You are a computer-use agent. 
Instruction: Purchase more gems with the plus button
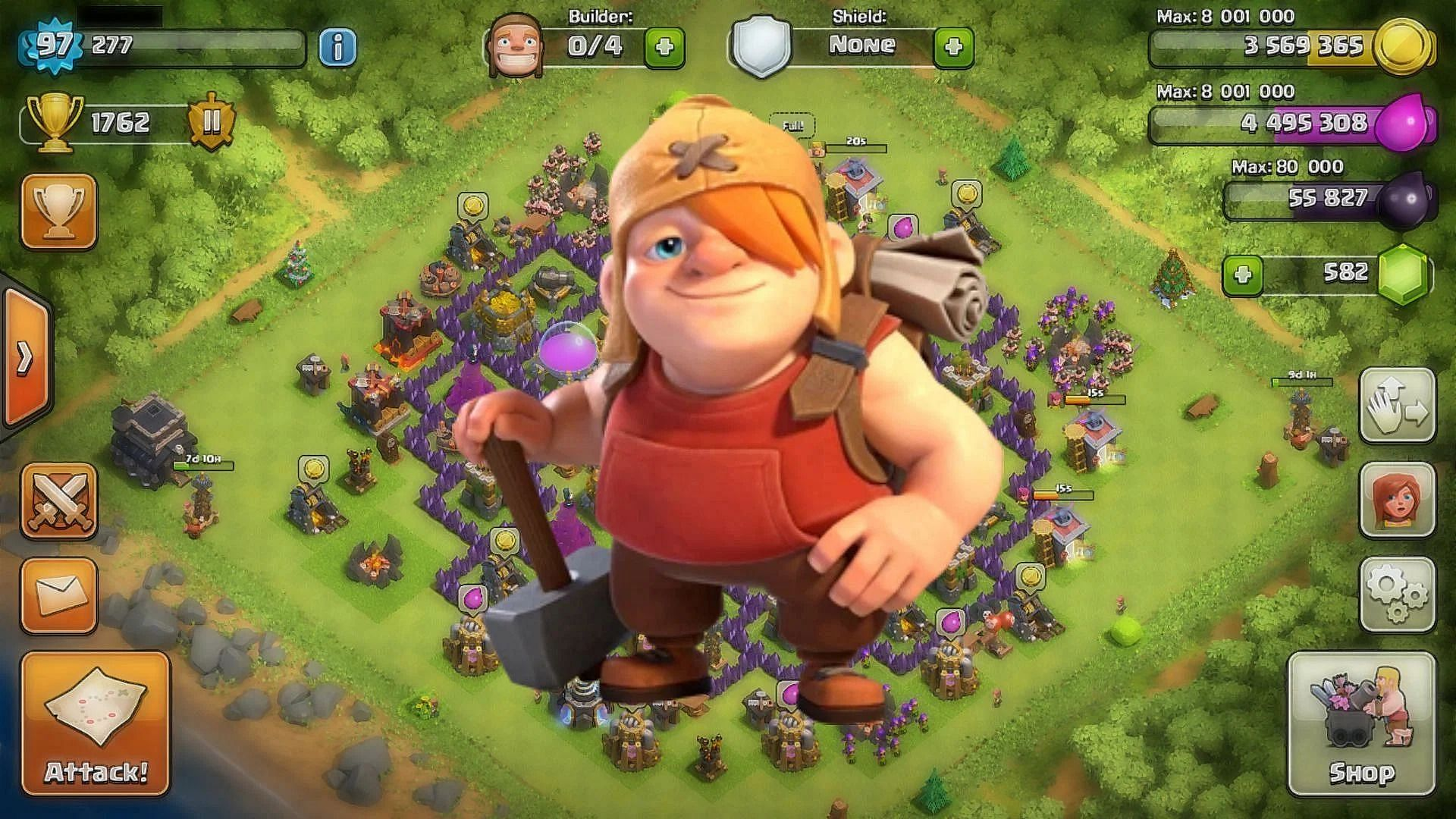[x=1242, y=274]
